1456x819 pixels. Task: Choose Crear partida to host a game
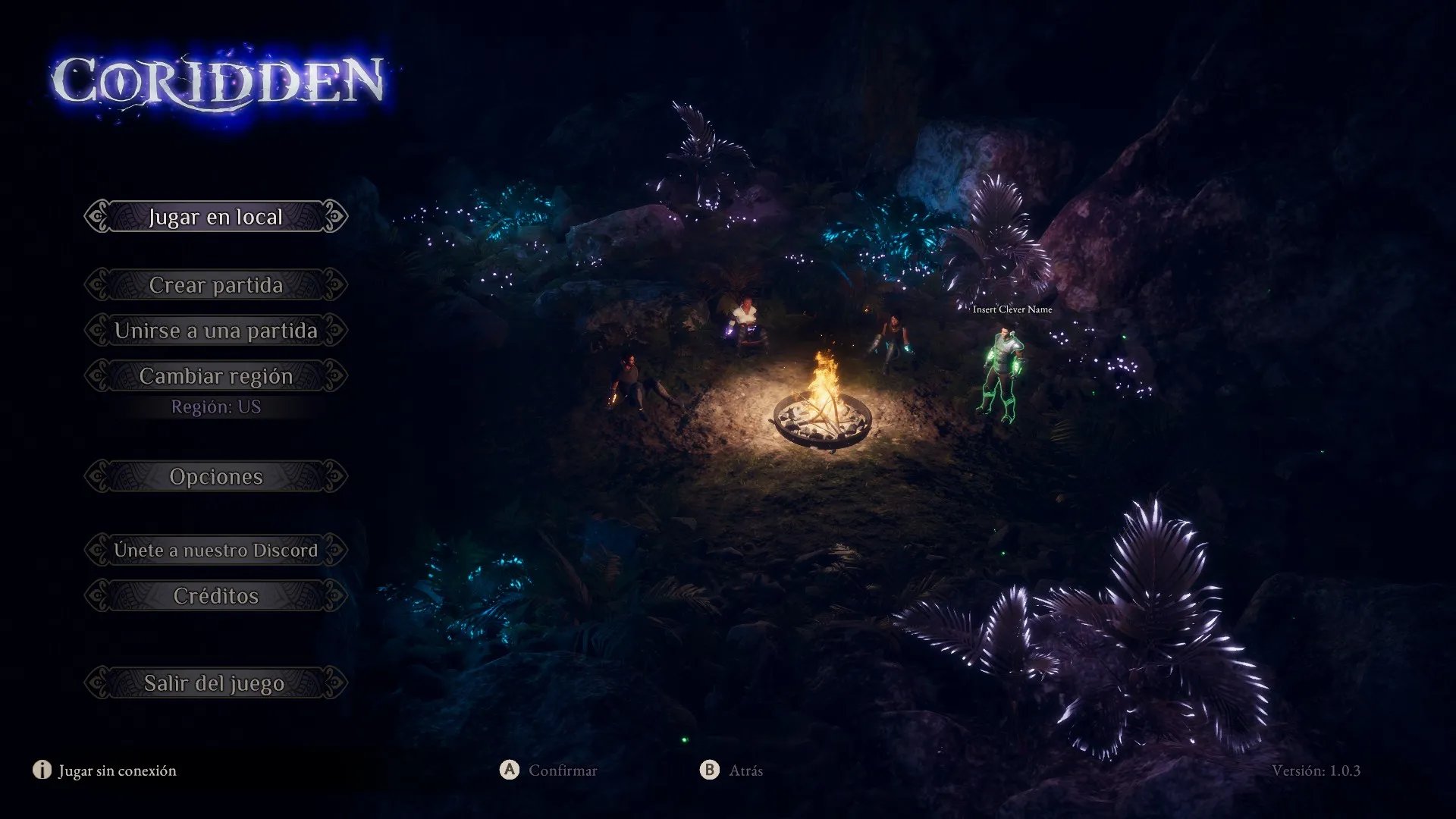coord(216,285)
